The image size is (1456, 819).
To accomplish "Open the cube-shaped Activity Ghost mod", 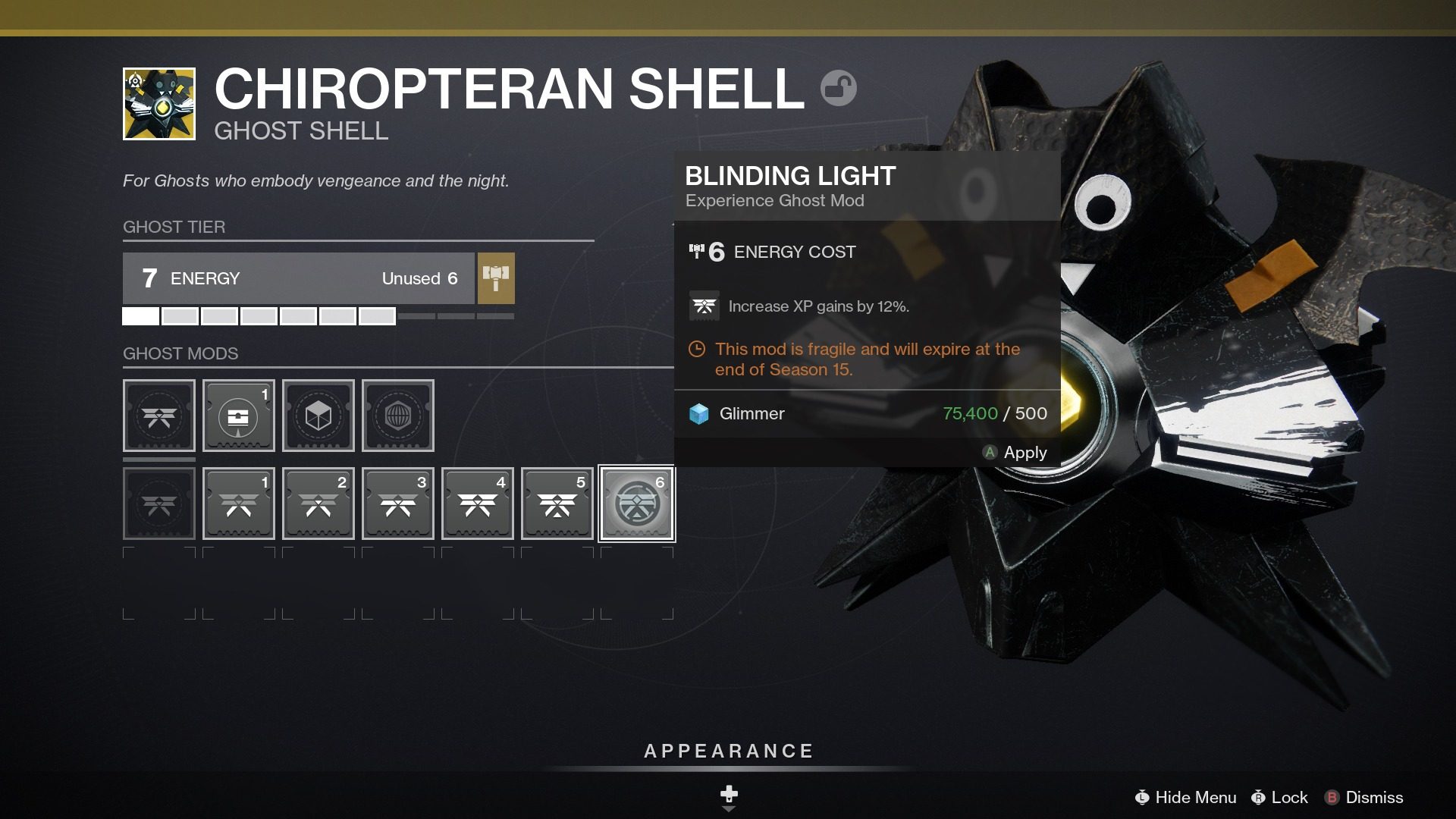I will tap(318, 416).
